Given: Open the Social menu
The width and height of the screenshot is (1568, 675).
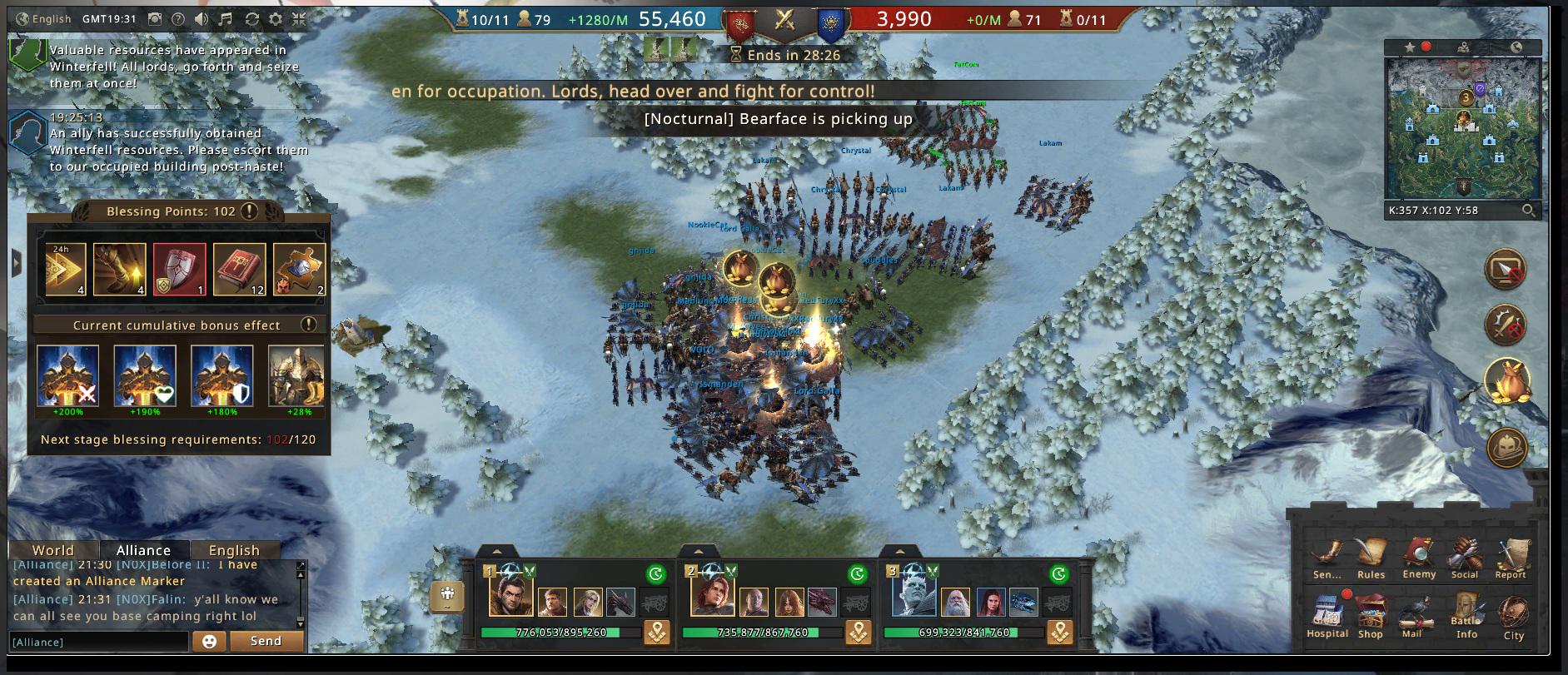Looking at the screenshot, I should 1464,556.
